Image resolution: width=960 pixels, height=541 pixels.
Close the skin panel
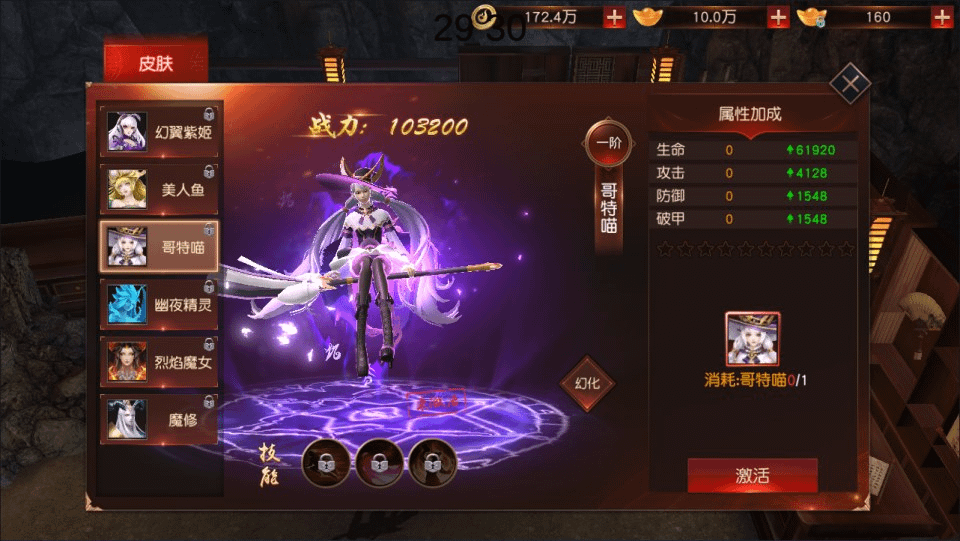click(x=850, y=84)
